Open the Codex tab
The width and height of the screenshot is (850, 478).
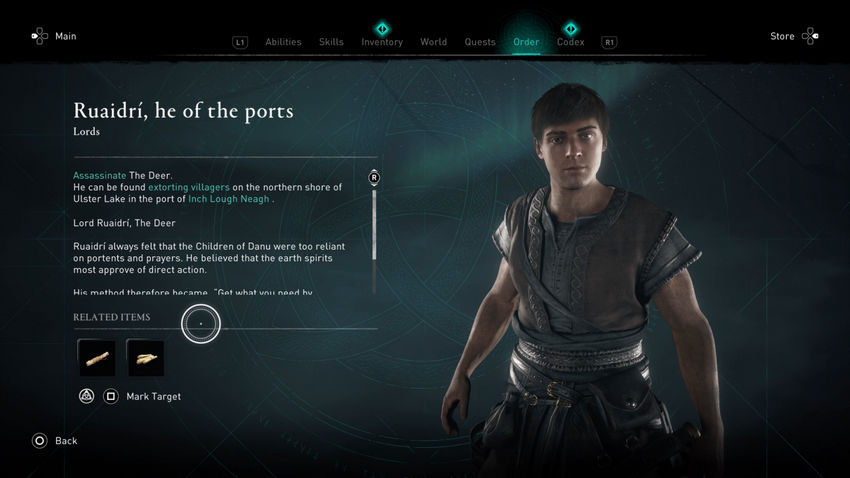click(570, 42)
